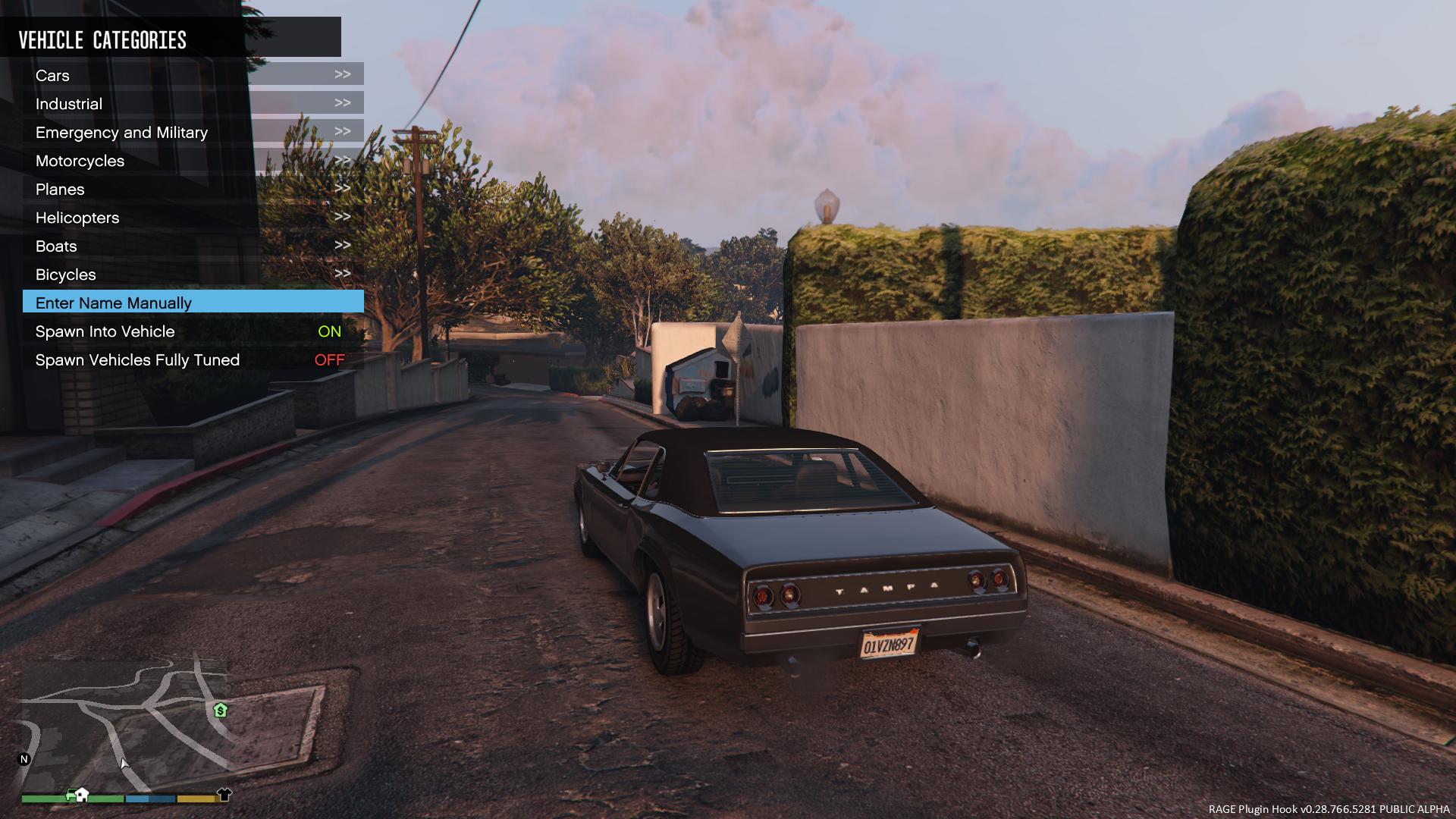The width and height of the screenshot is (1456, 819).
Task: Choose the Bicycles category
Action: (193, 275)
